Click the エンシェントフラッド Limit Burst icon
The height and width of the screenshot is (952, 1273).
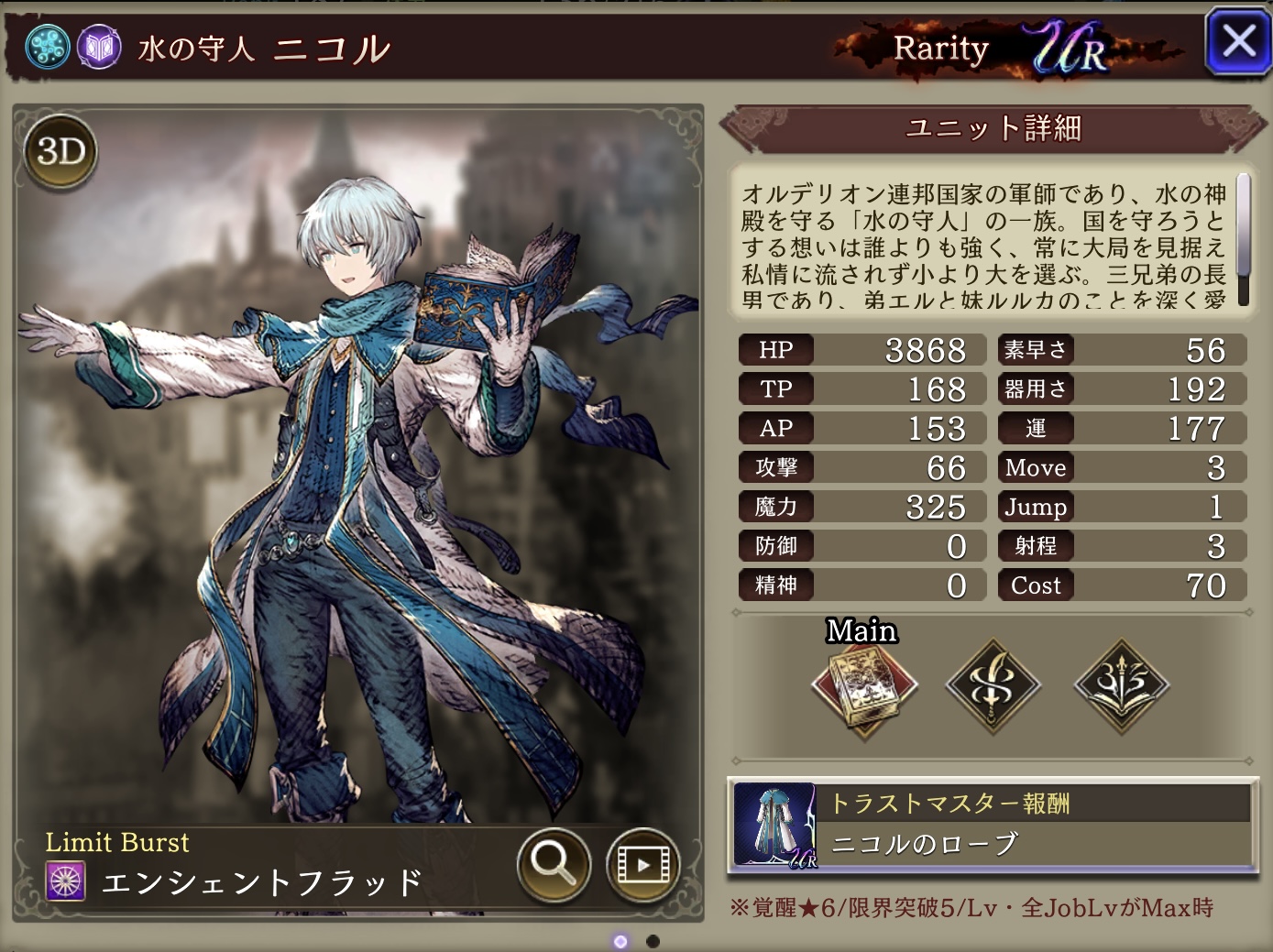tap(65, 881)
